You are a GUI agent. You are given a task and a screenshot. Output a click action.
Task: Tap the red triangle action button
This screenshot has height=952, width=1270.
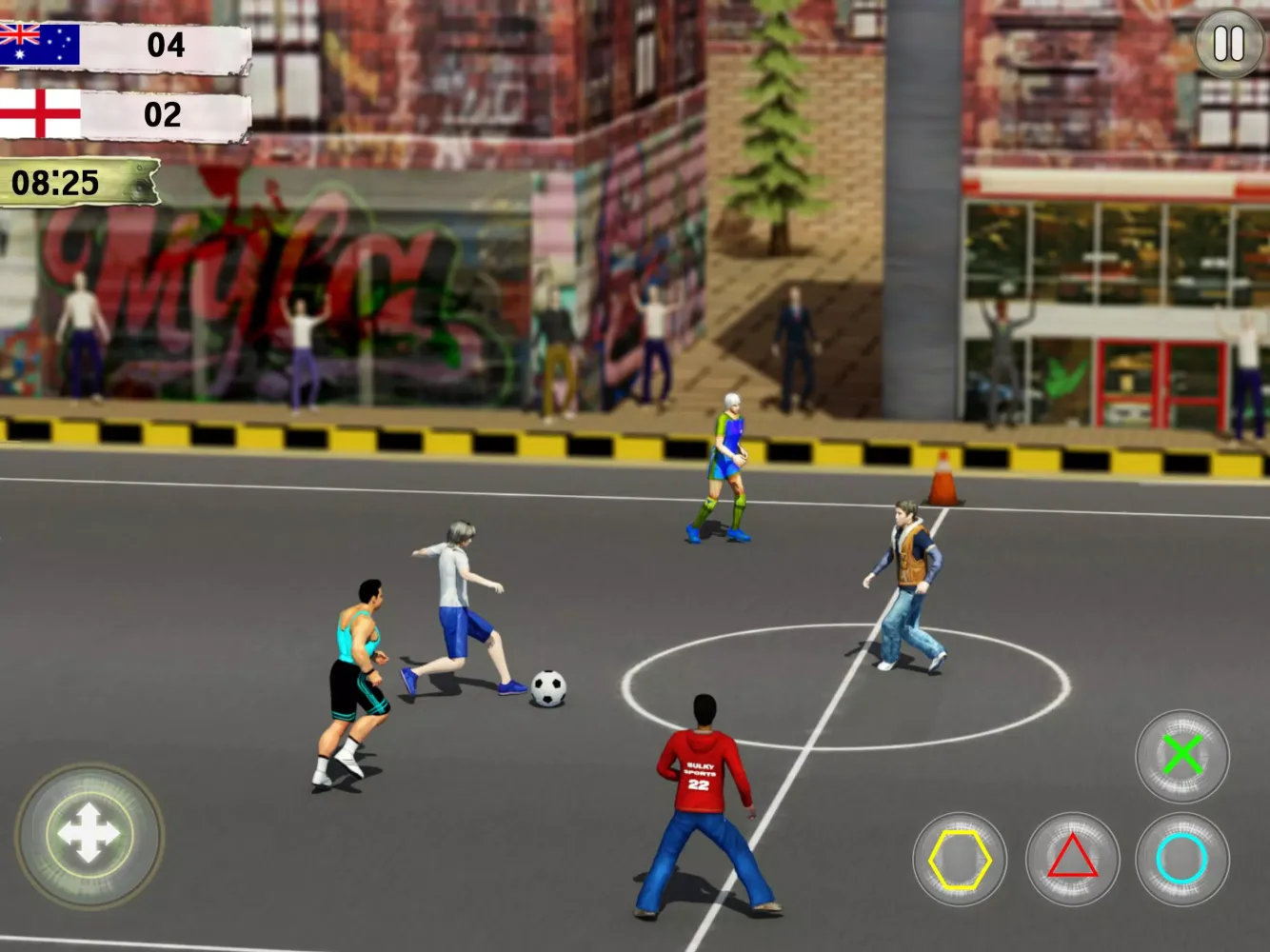(1072, 859)
